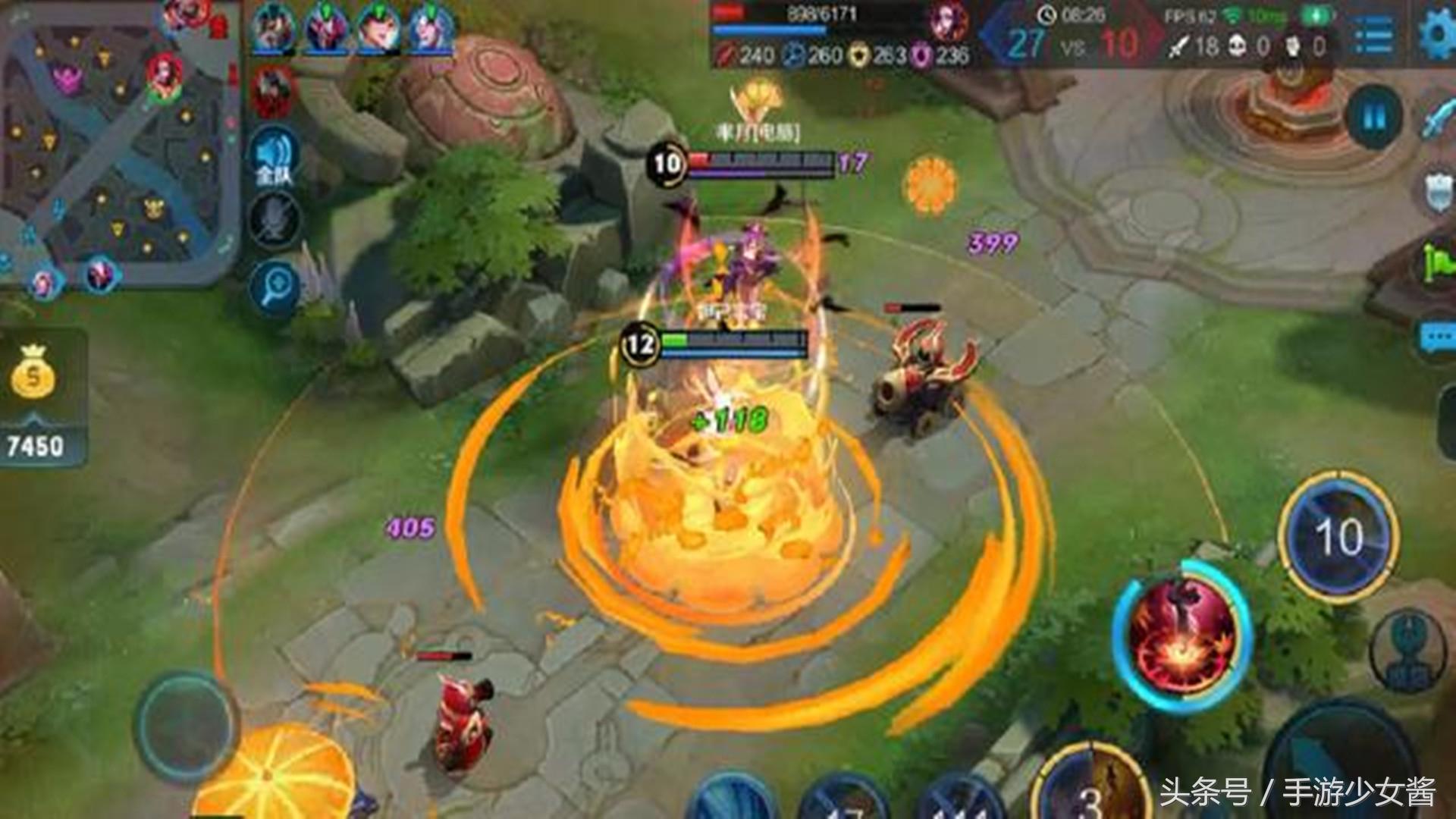Tap the orange fruit item button

277,773
